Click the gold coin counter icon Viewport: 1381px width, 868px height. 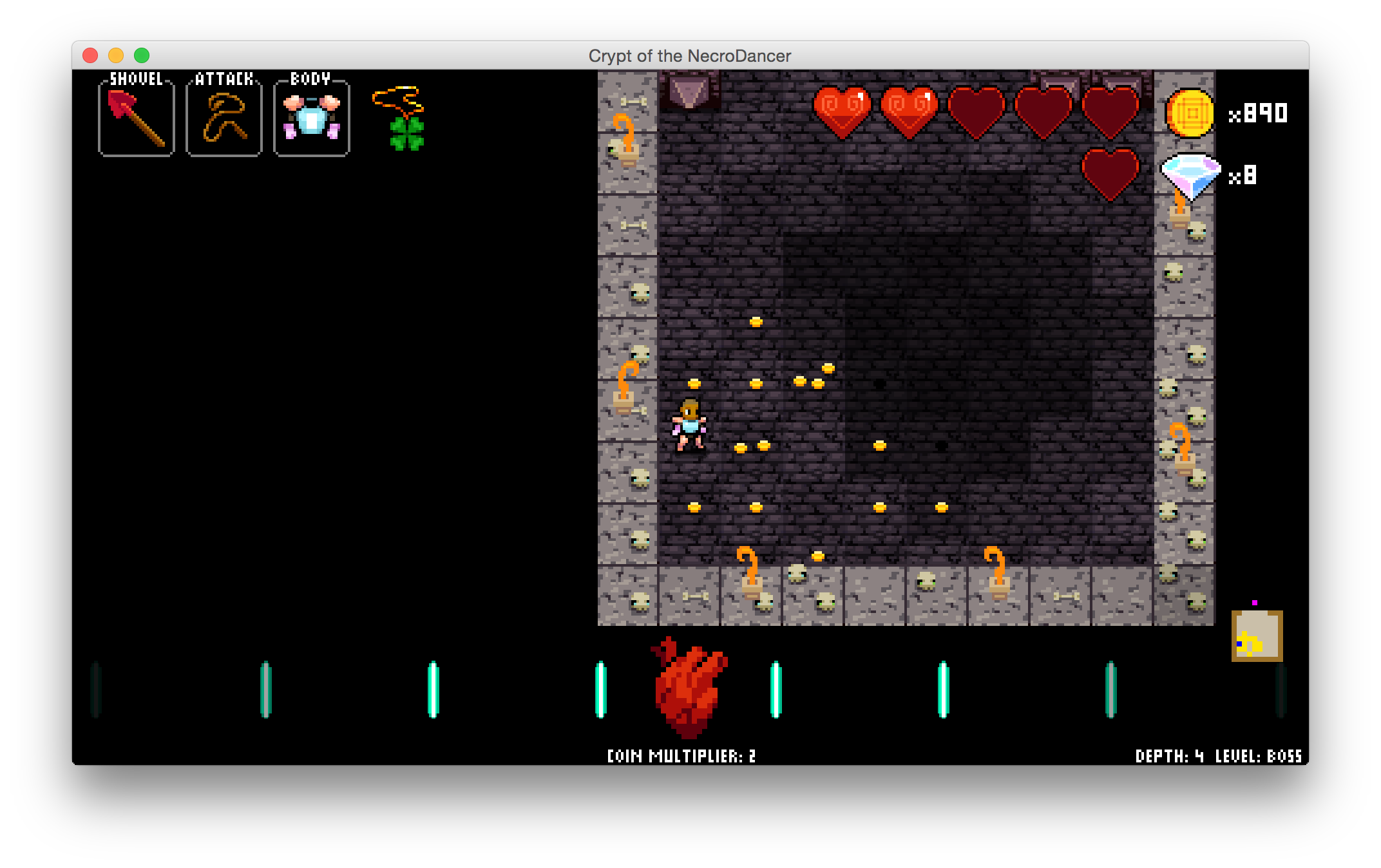coord(1190,113)
